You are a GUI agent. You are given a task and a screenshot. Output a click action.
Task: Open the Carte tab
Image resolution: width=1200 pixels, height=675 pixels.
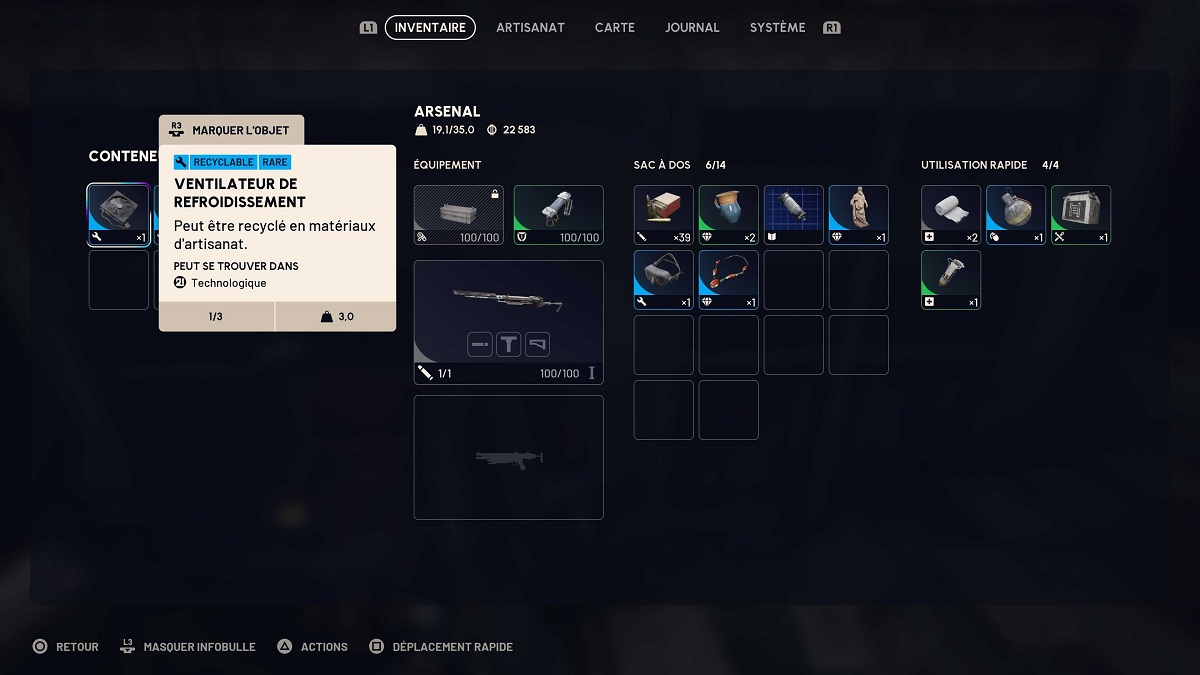[x=615, y=28]
